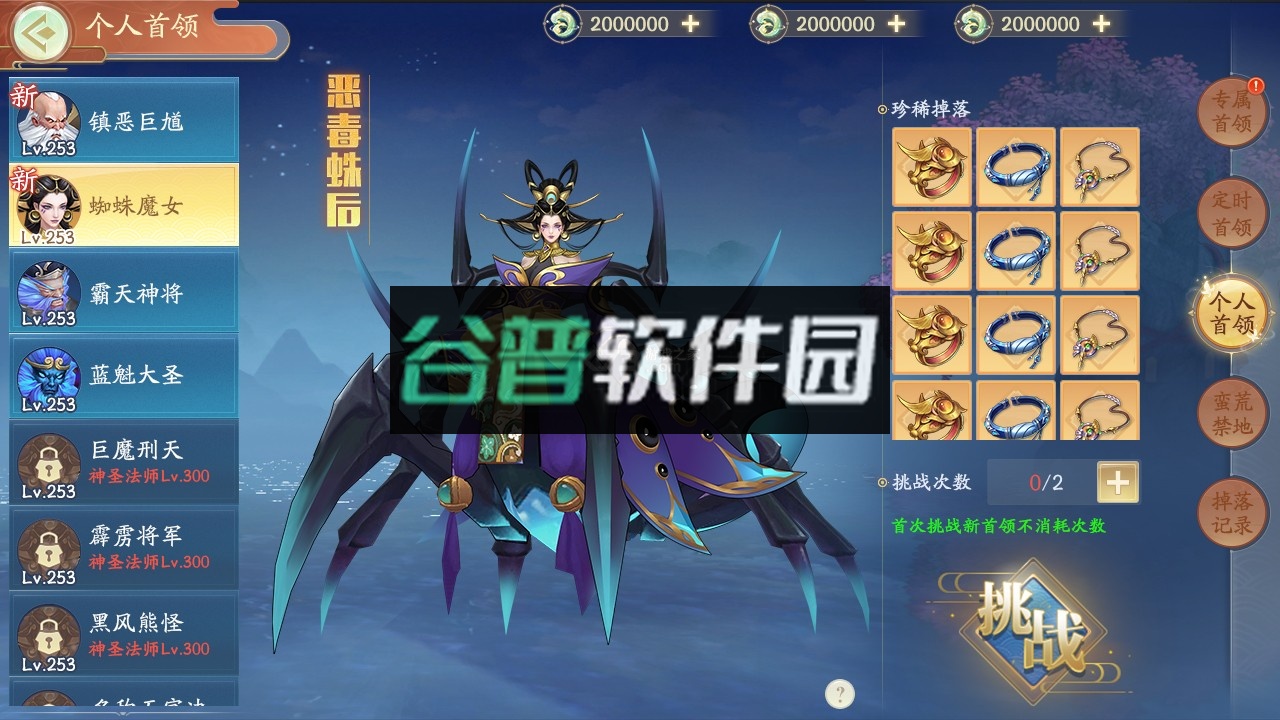Open the 定时首领 boss panel
Viewport: 1280px width, 720px height.
click(x=1232, y=212)
